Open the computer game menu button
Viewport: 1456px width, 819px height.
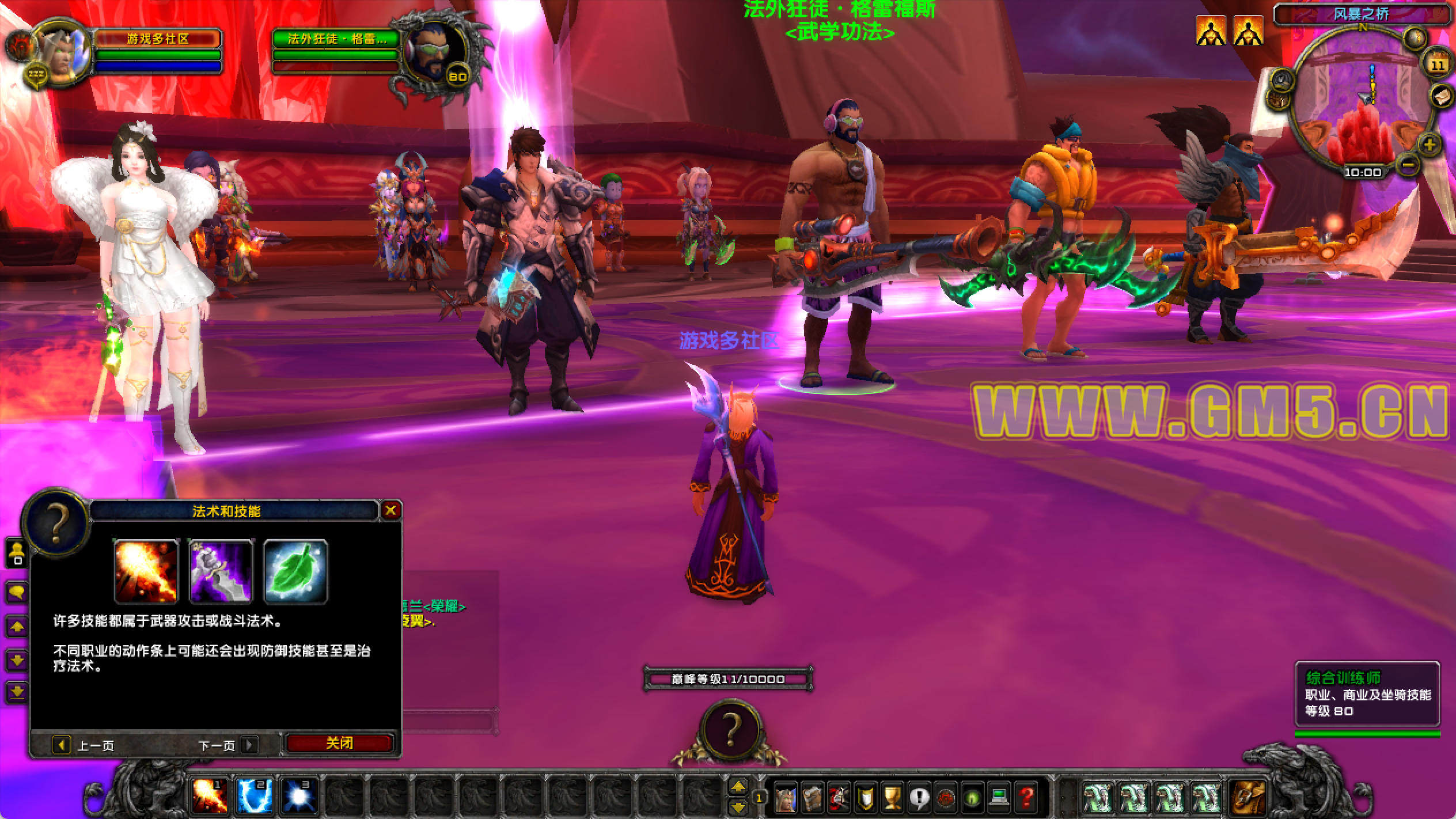999,798
